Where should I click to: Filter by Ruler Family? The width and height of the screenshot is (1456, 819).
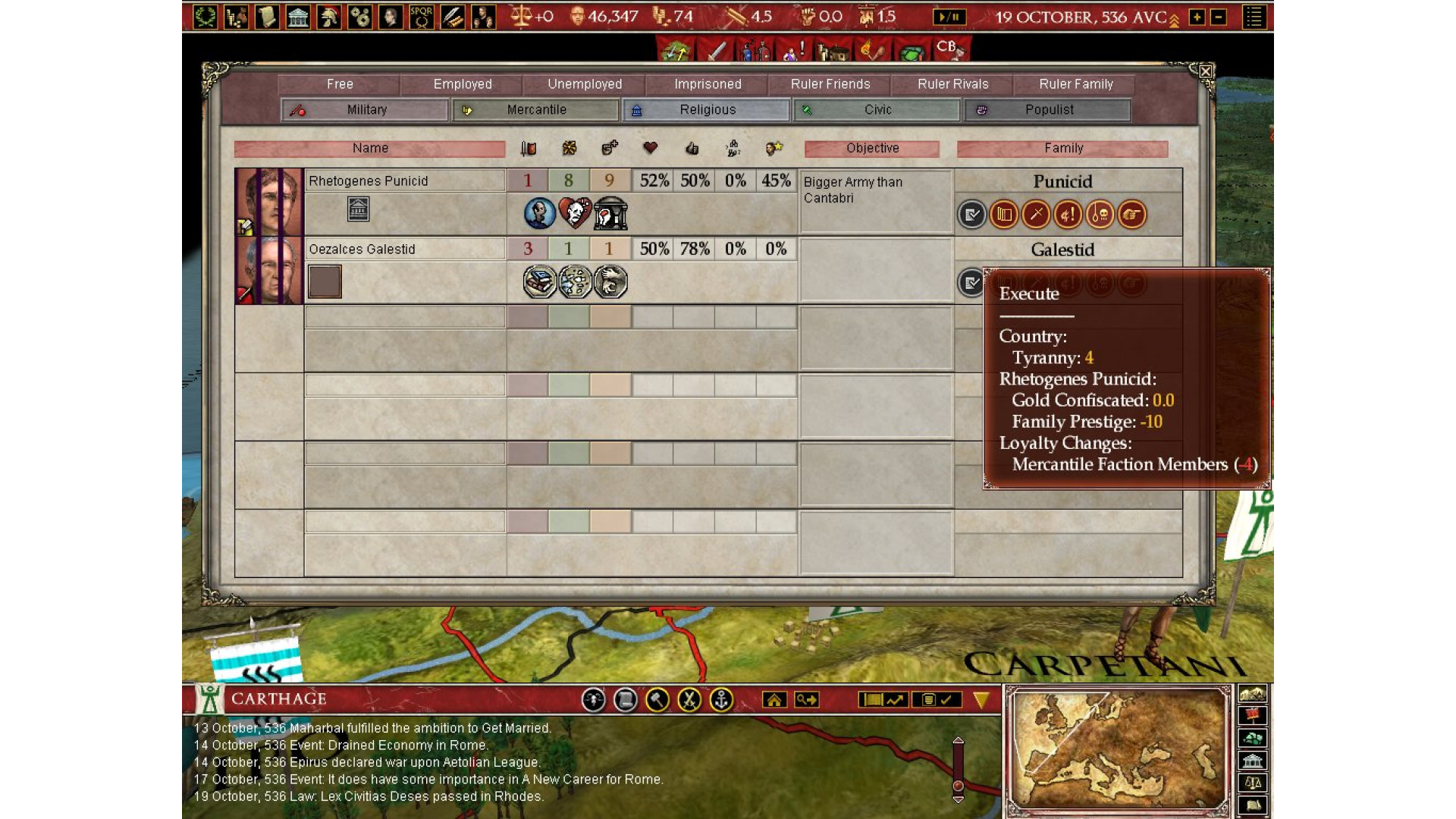(x=1075, y=84)
